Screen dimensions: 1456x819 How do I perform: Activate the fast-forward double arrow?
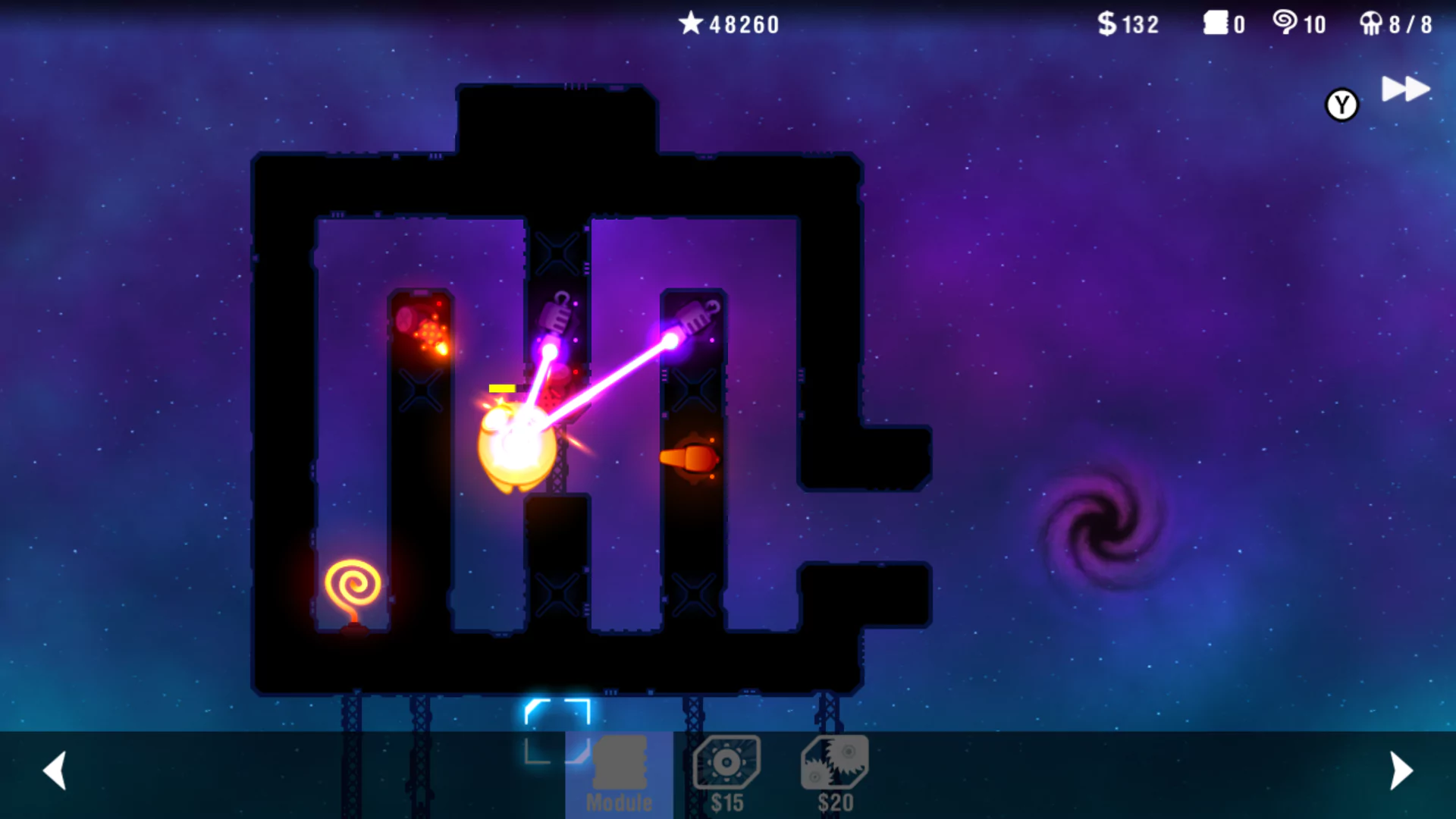(x=1405, y=89)
